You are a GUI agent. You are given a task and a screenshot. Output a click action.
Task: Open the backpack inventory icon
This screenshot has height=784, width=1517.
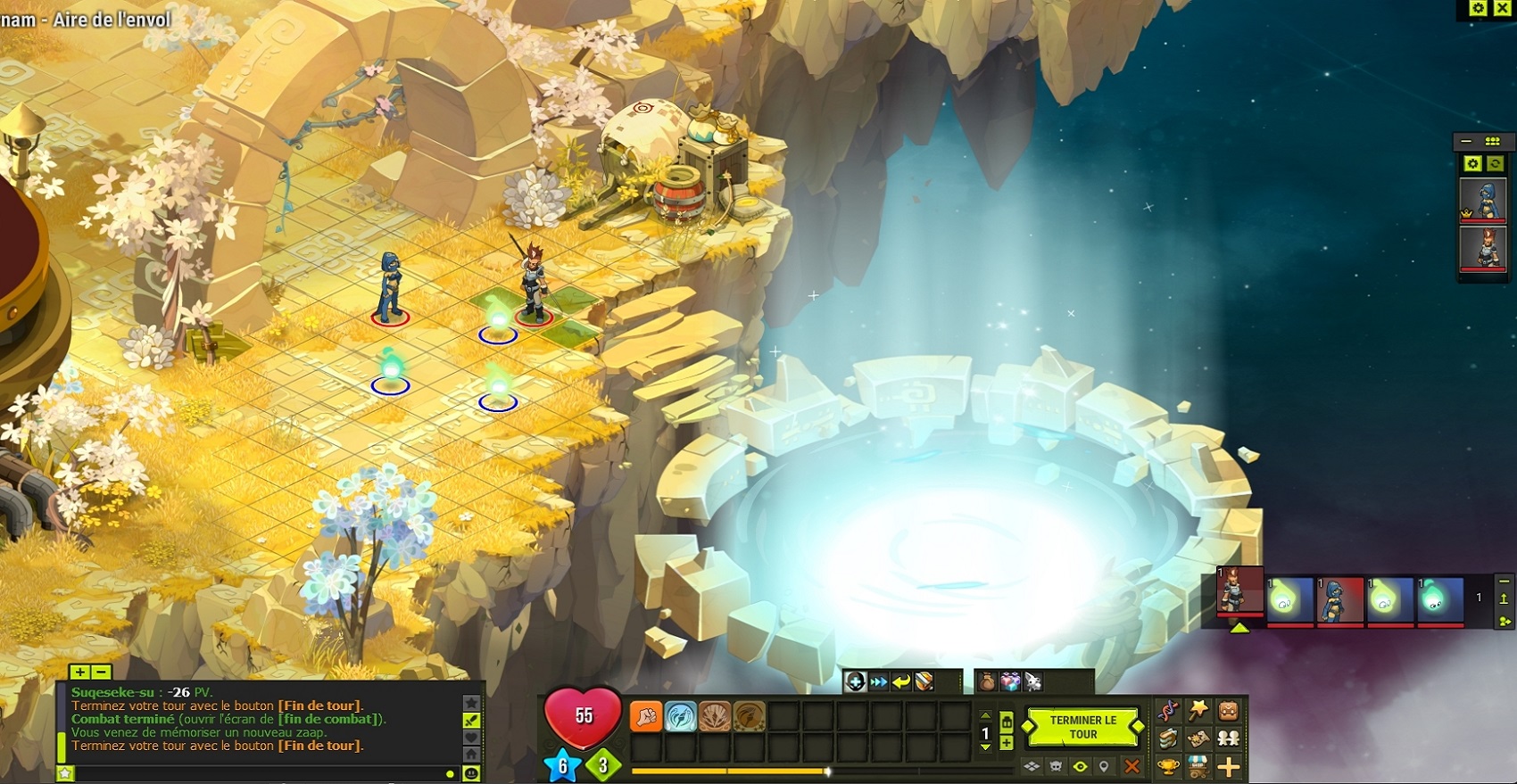(1228, 711)
